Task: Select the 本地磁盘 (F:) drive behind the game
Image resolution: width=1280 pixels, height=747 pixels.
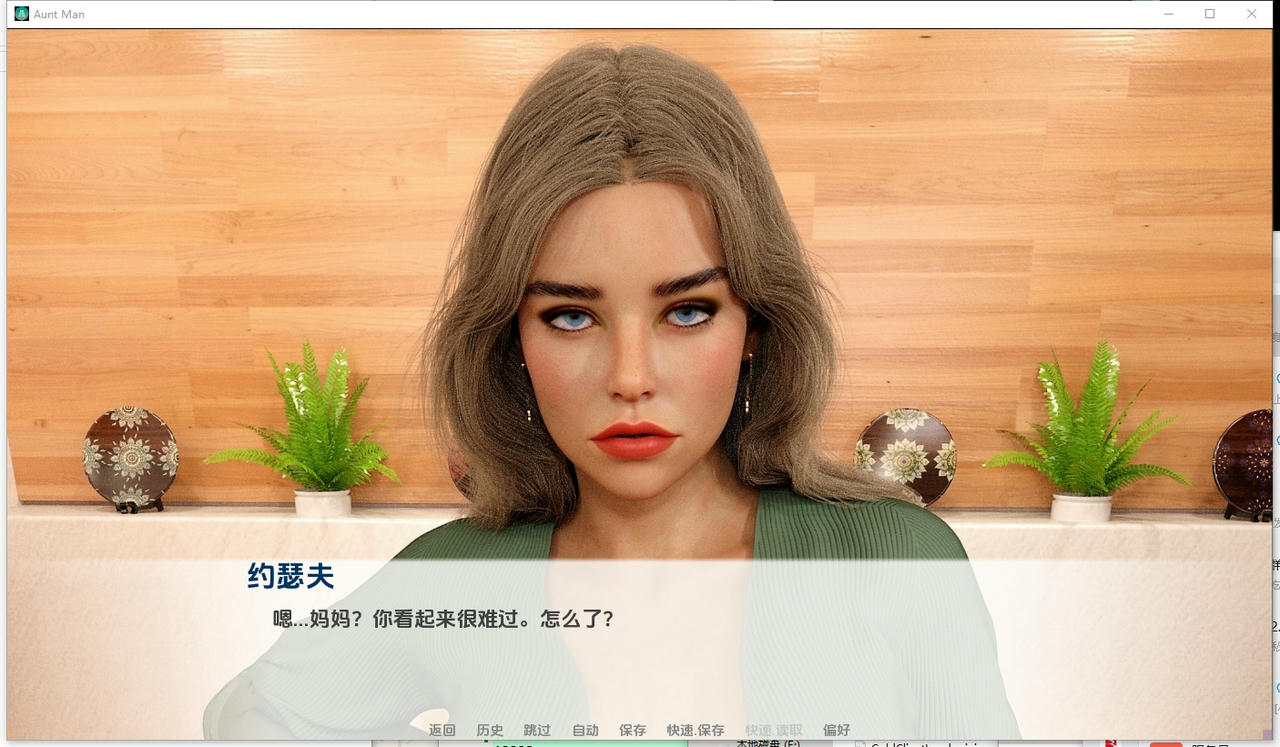Action: coord(767,745)
